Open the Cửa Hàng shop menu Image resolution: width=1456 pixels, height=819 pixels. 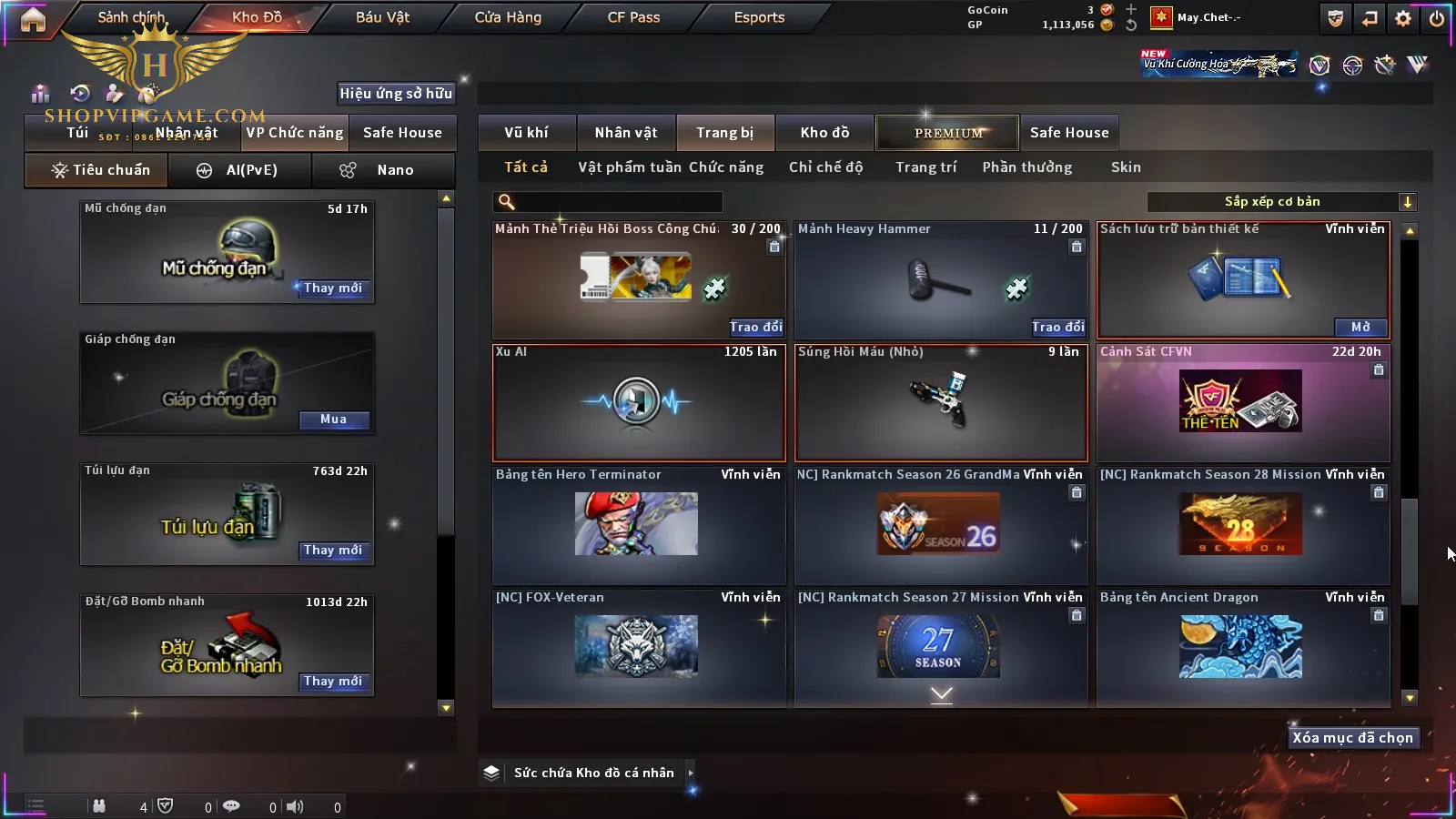tap(508, 17)
